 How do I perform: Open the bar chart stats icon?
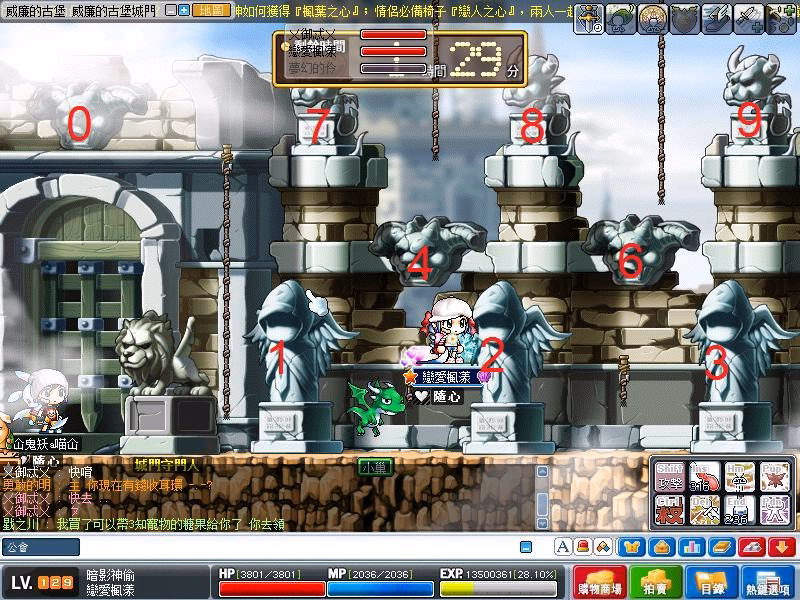click(692, 547)
